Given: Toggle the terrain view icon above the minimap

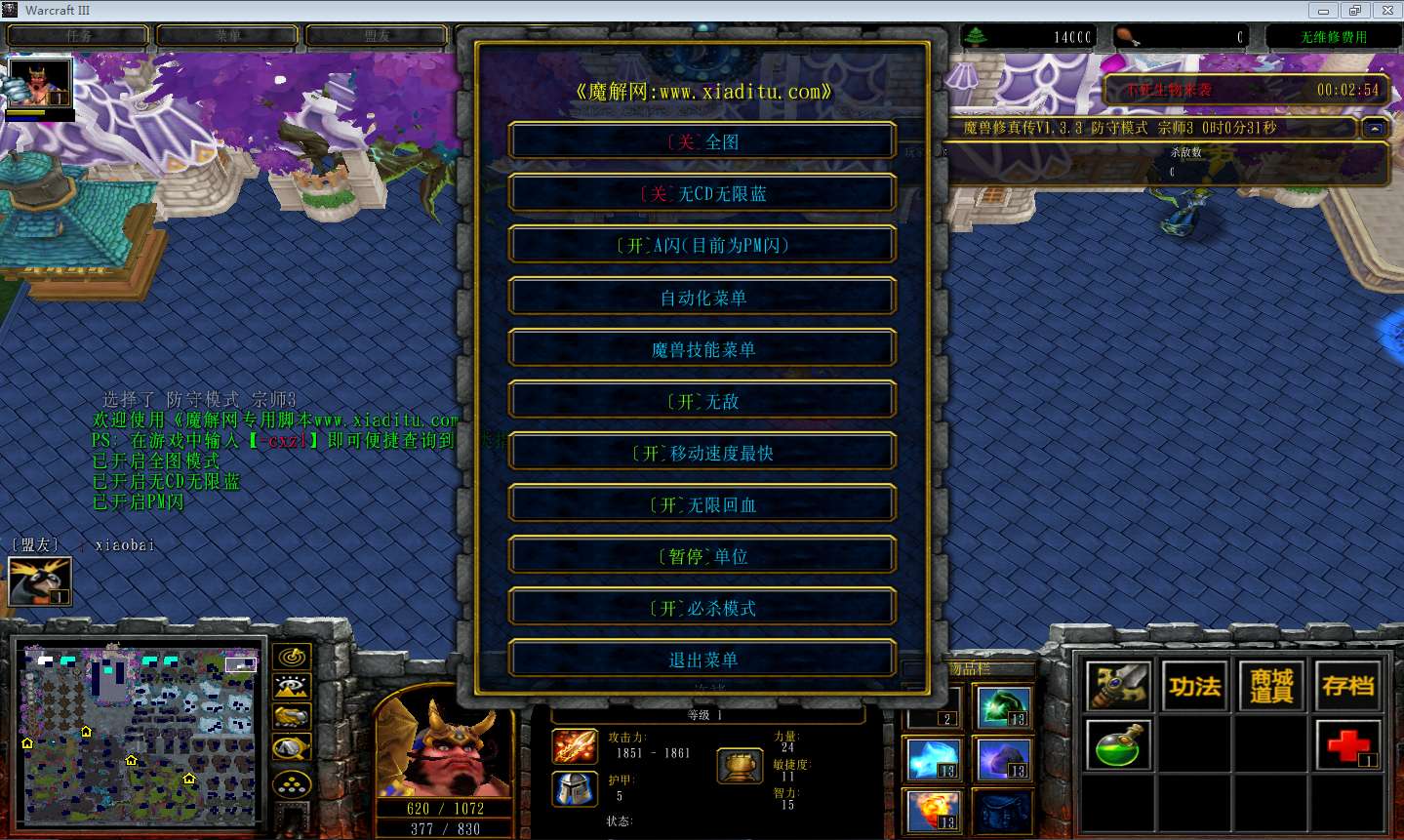Looking at the screenshot, I should coord(293,684).
